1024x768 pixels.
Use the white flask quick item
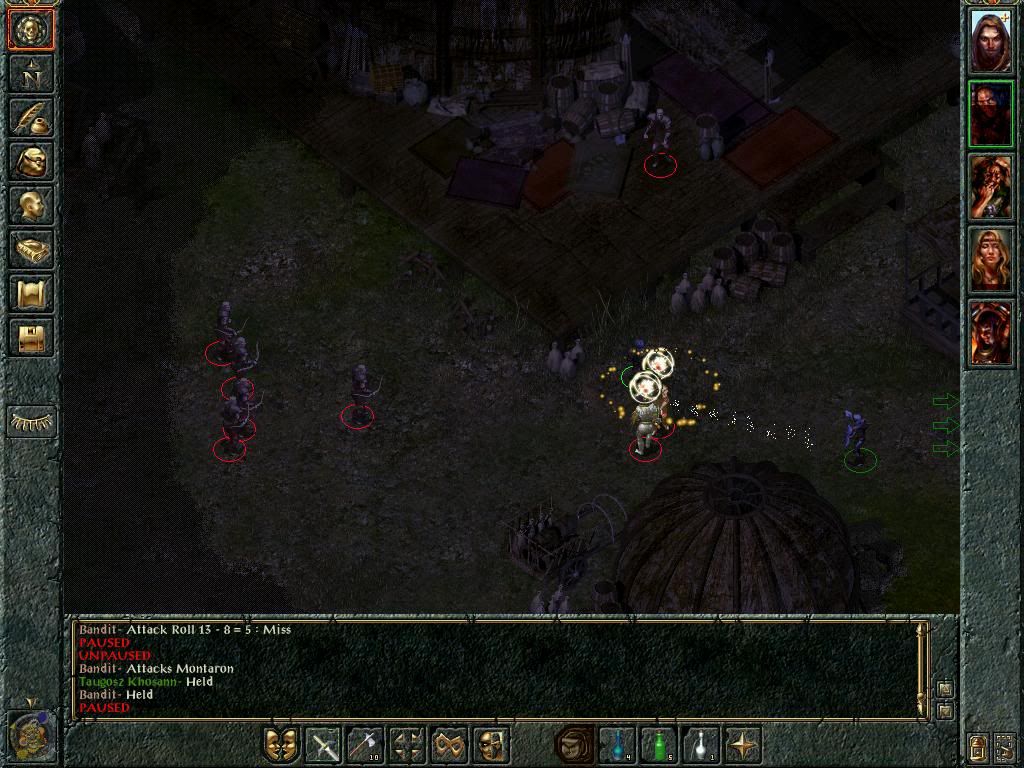click(701, 745)
